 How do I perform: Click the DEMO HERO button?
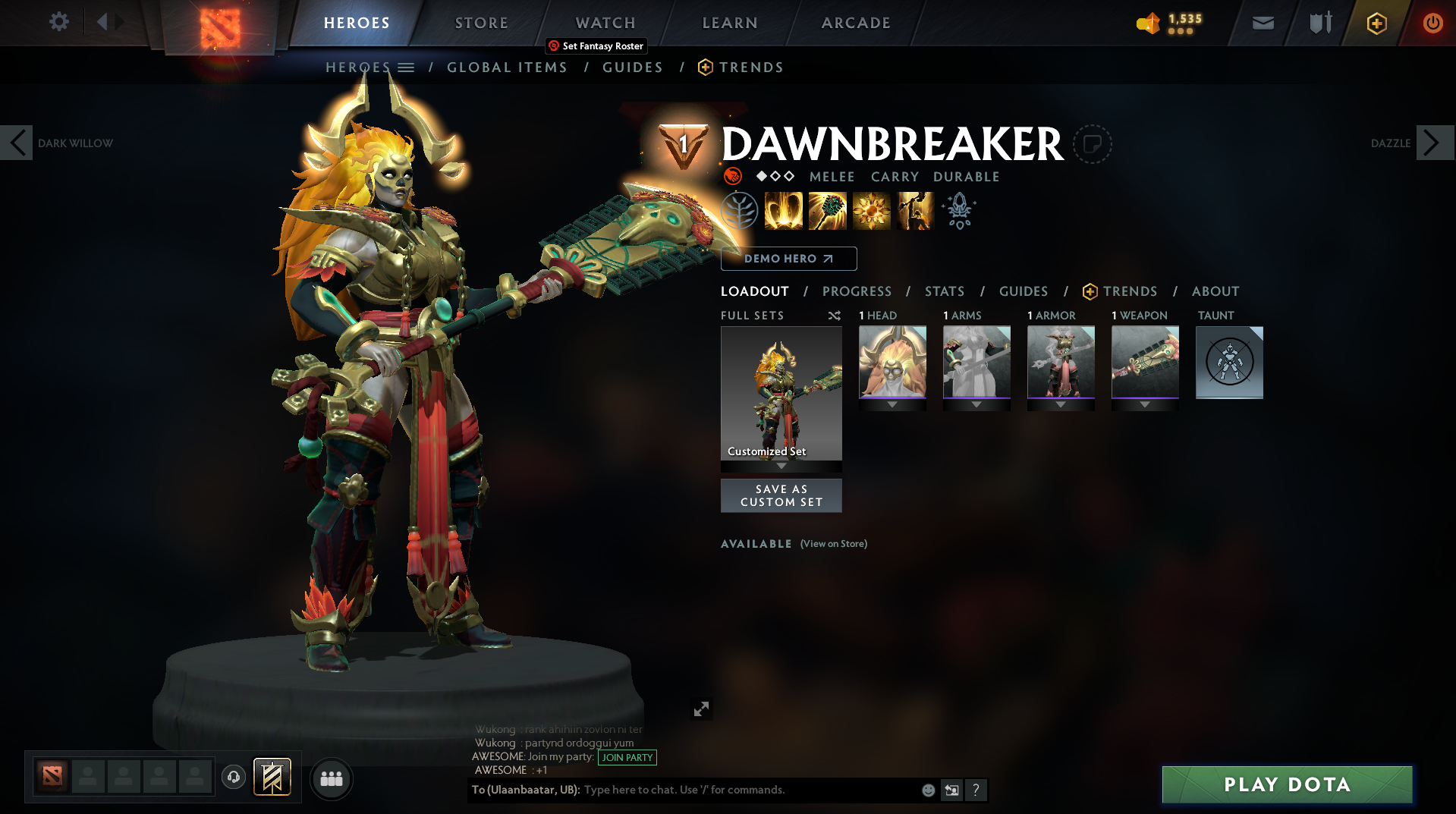click(788, 259)
